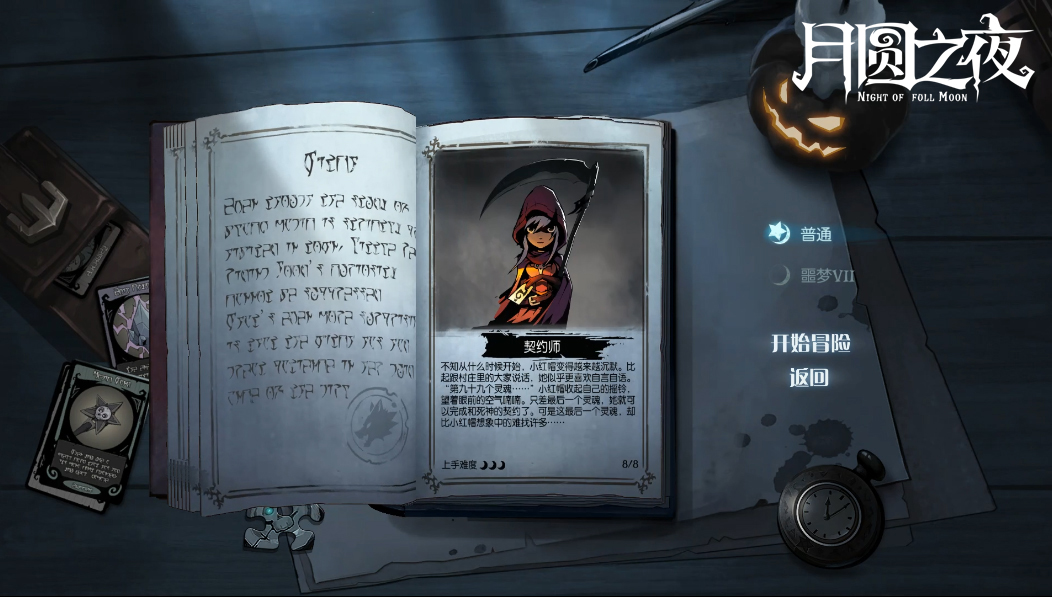The width and height of the screenshot is (1052, 597).
Task: Select the 普通 normal difficulty option
Action: pyautogui.click(x=815, y=235)
